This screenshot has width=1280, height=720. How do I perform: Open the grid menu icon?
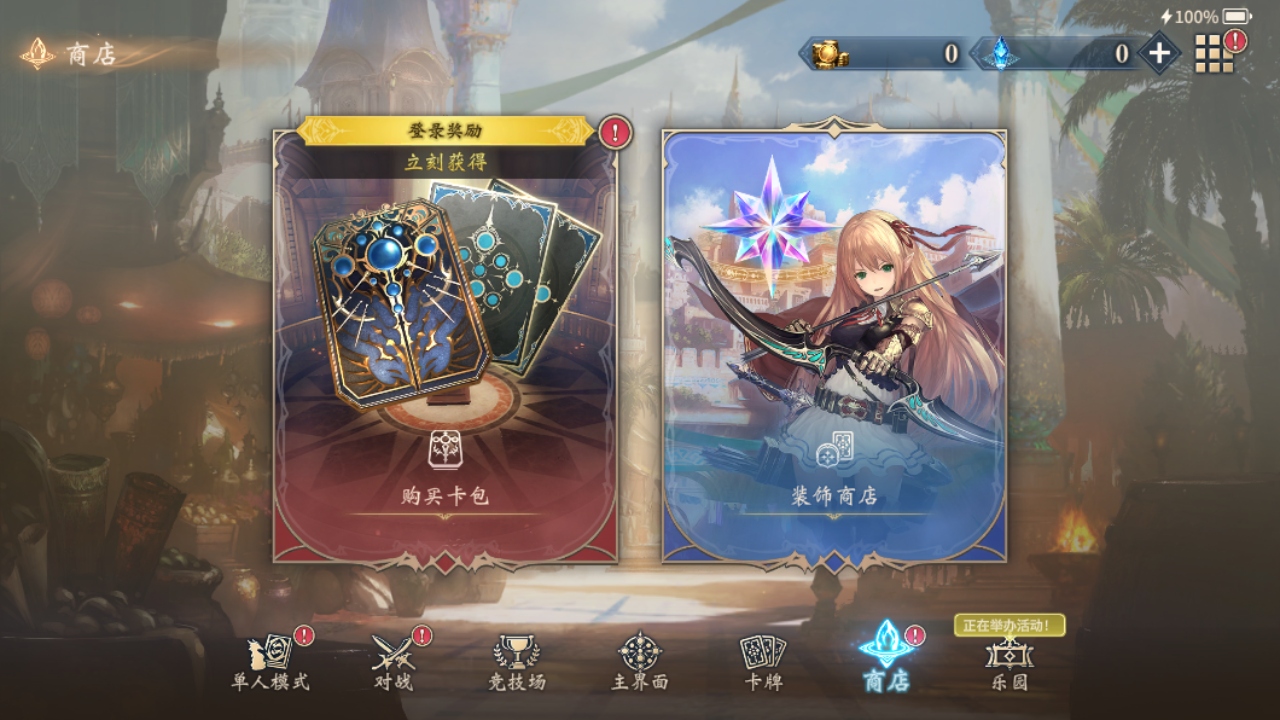pyautogui.click(x=1214, y=53)
